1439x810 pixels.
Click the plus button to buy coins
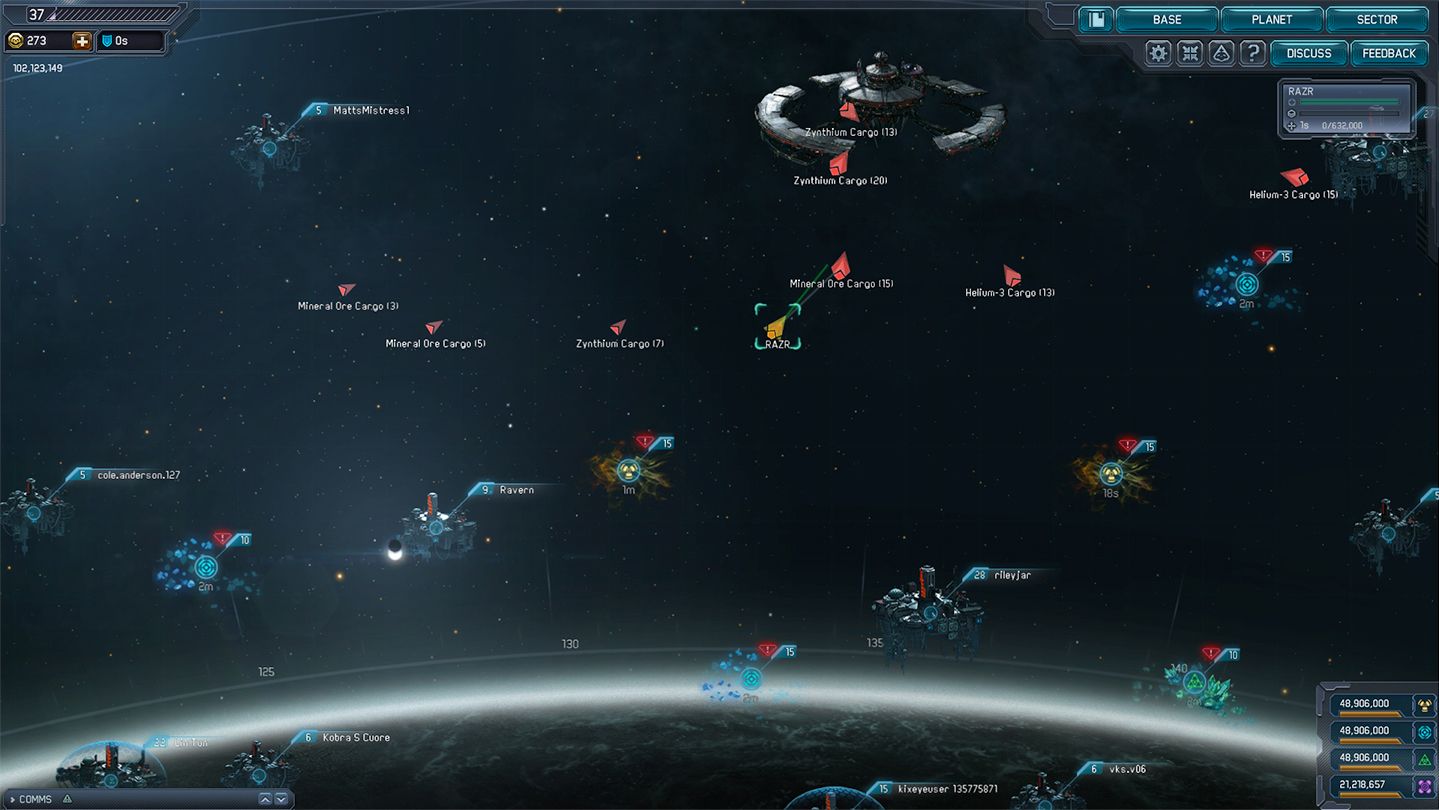coord(82,40)
